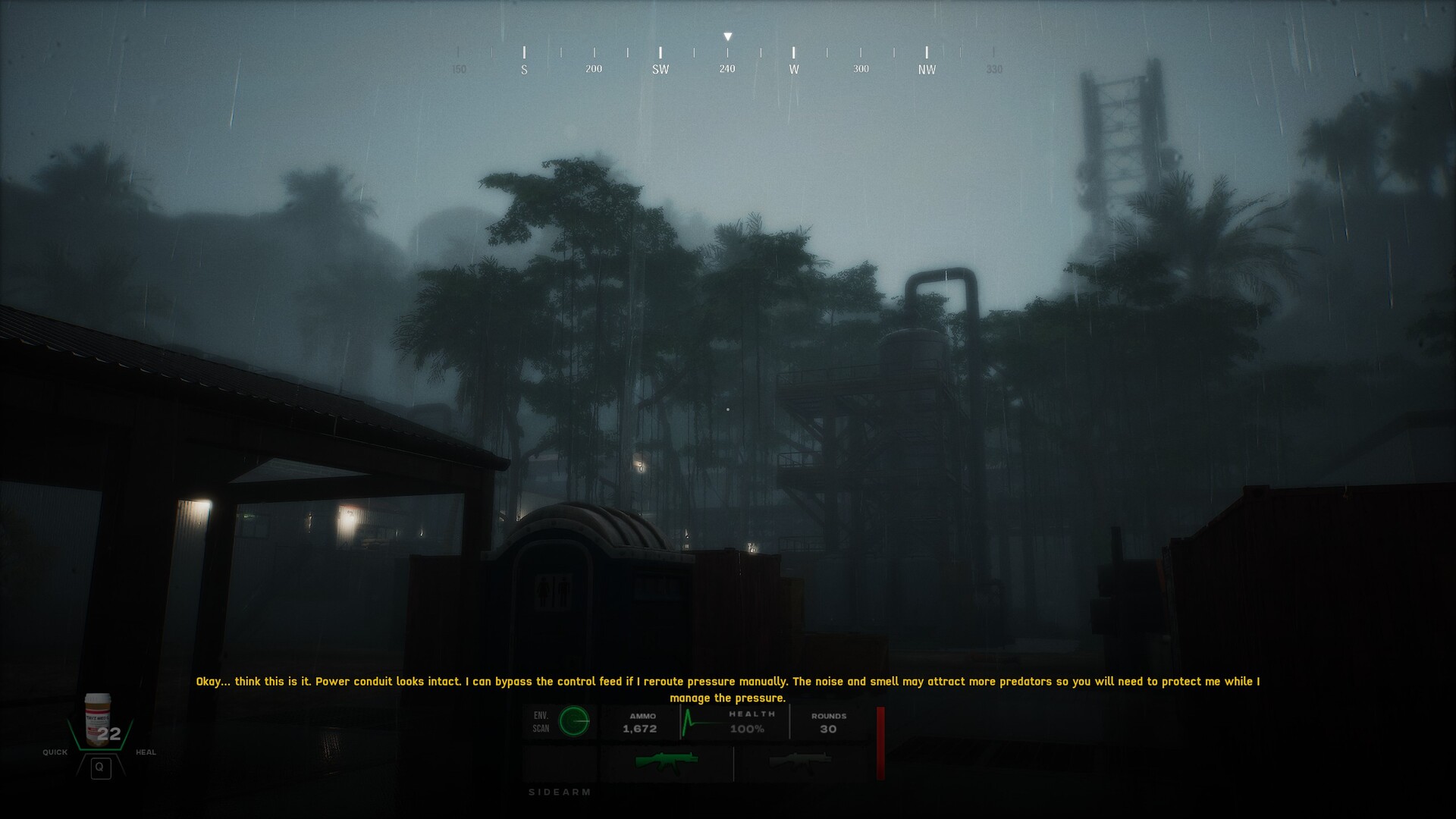
Task: Switch to the dimmed secondary rifle slot
Action: (x=800, y=761)
